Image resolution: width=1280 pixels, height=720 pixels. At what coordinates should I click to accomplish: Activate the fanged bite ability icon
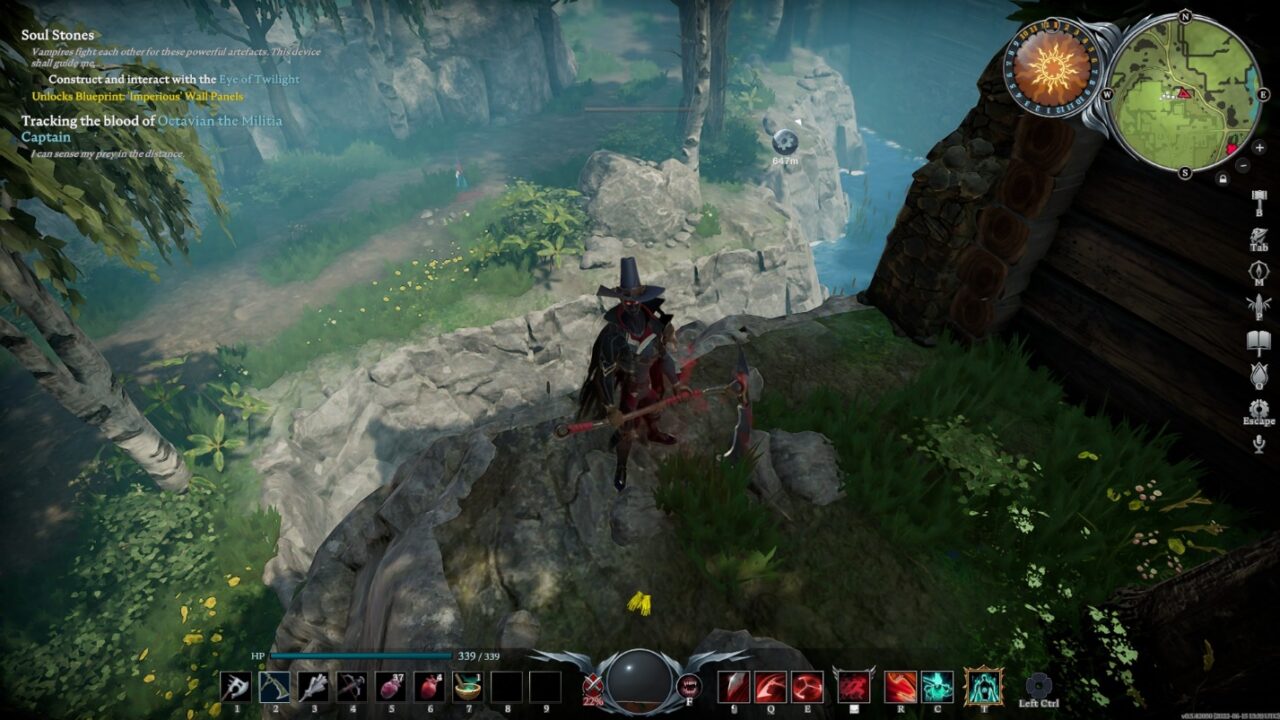tap(689, 686)
